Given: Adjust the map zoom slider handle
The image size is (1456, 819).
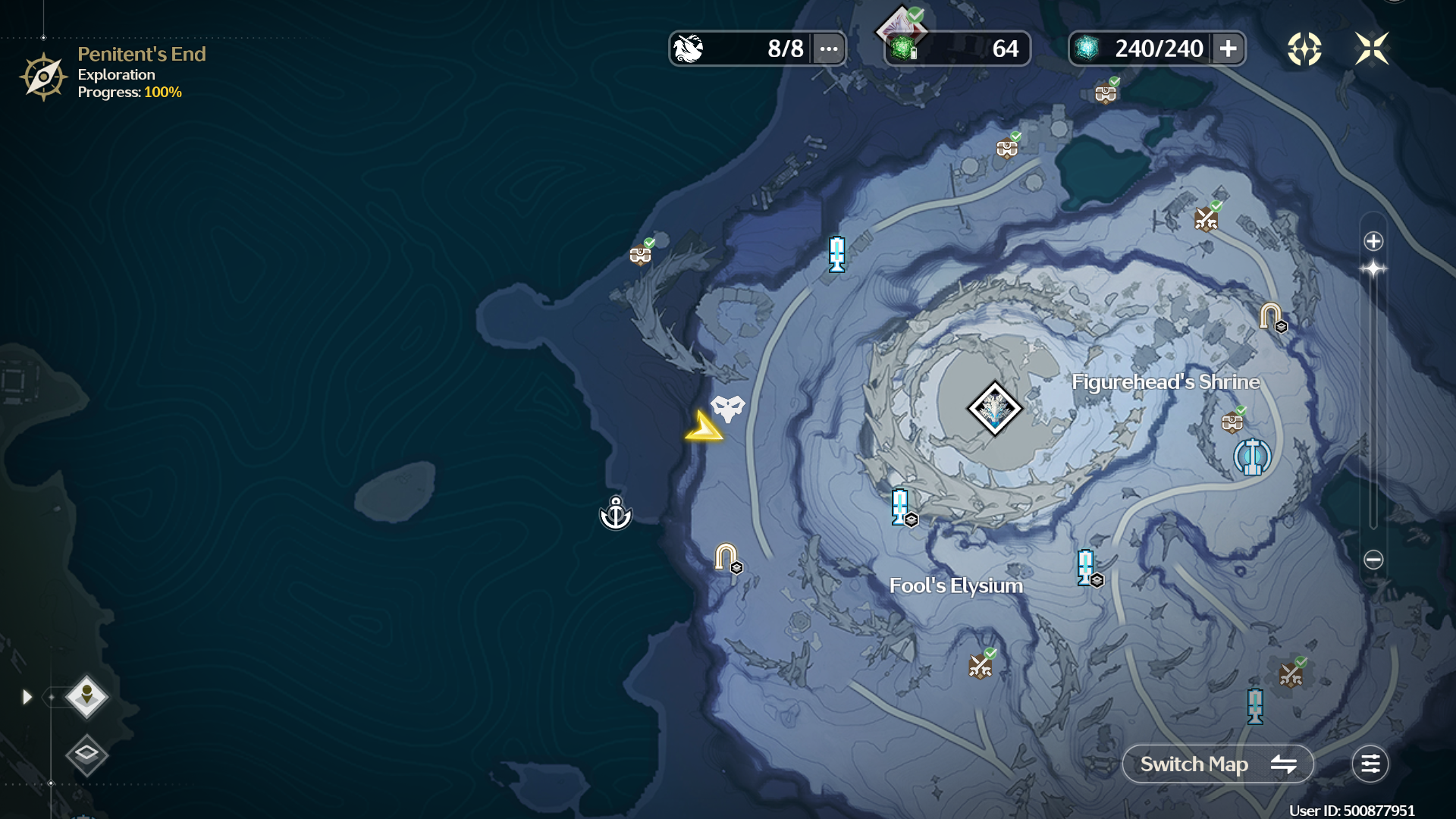Looking at the screenshot, I should click(1373, 268).
